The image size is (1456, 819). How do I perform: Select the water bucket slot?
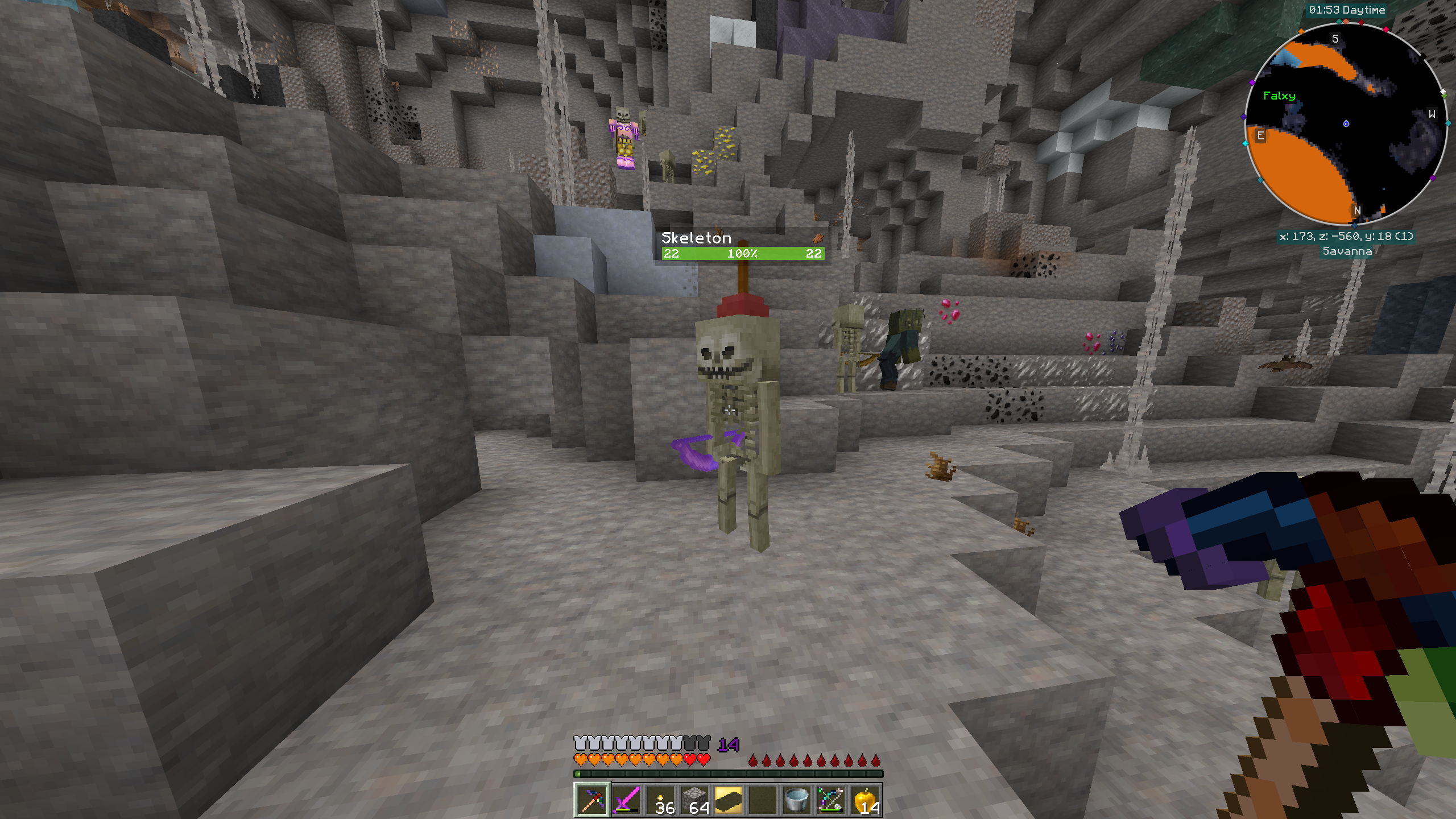tap(796, 800)
